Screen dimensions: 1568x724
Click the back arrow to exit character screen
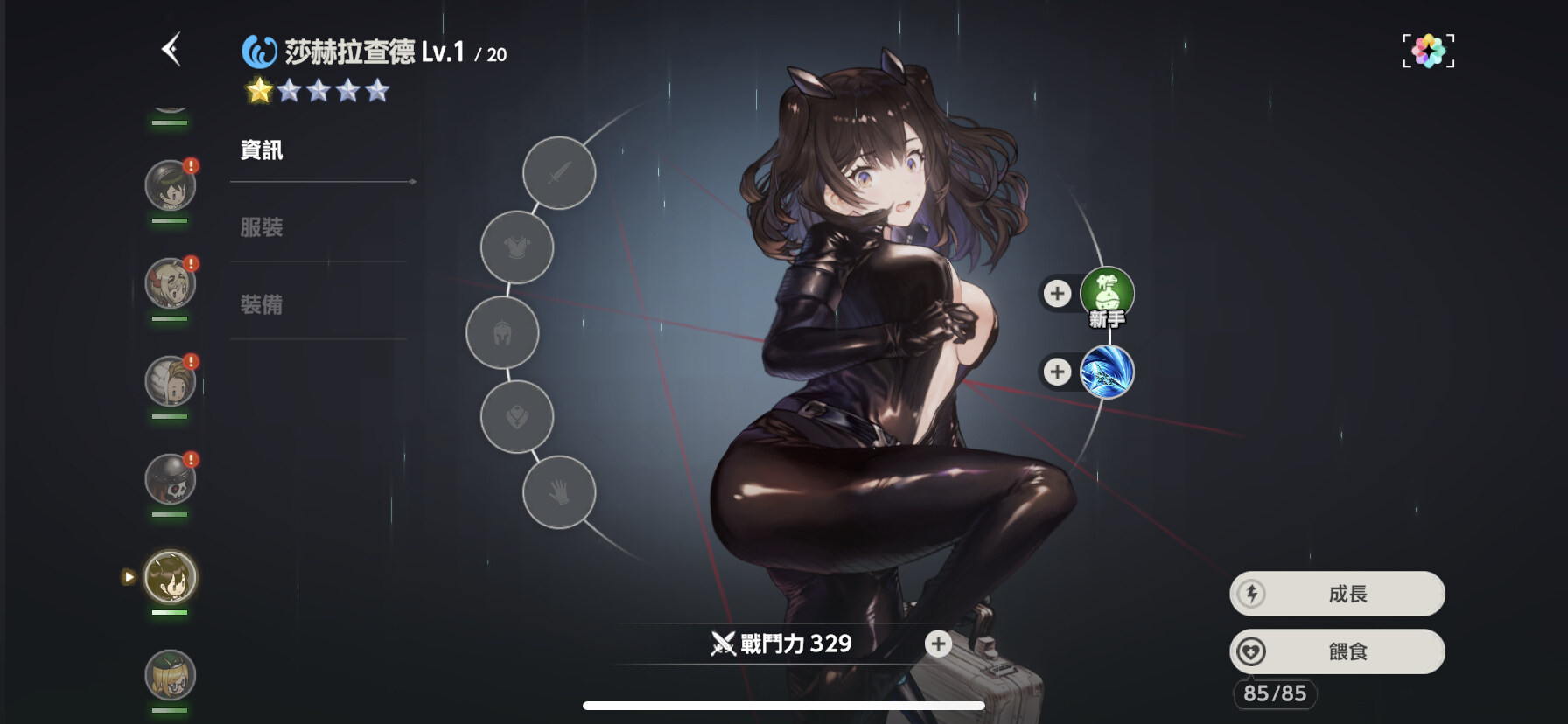pos(172,49)
